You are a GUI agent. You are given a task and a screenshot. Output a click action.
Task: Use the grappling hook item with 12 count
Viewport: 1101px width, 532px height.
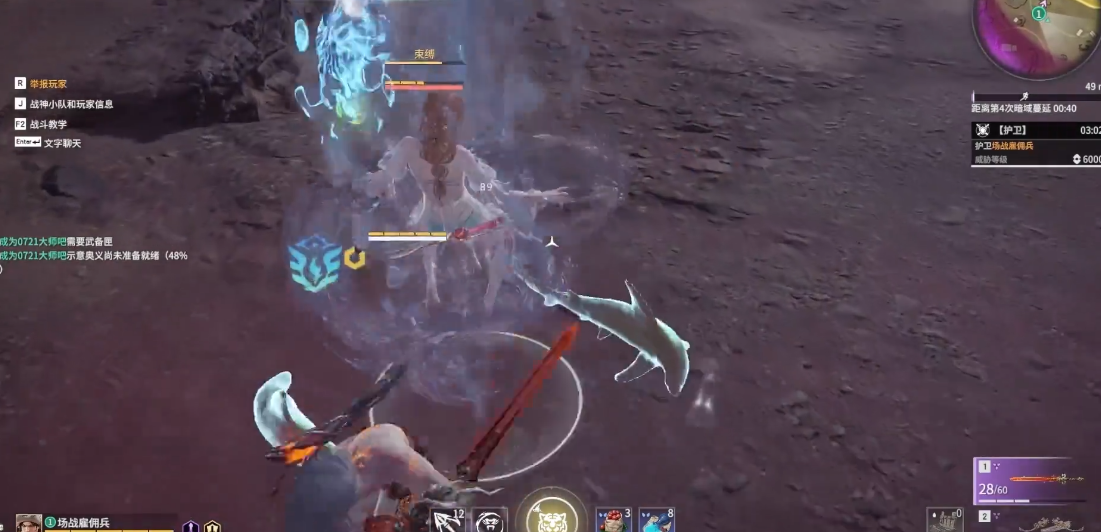click(447, 520)
